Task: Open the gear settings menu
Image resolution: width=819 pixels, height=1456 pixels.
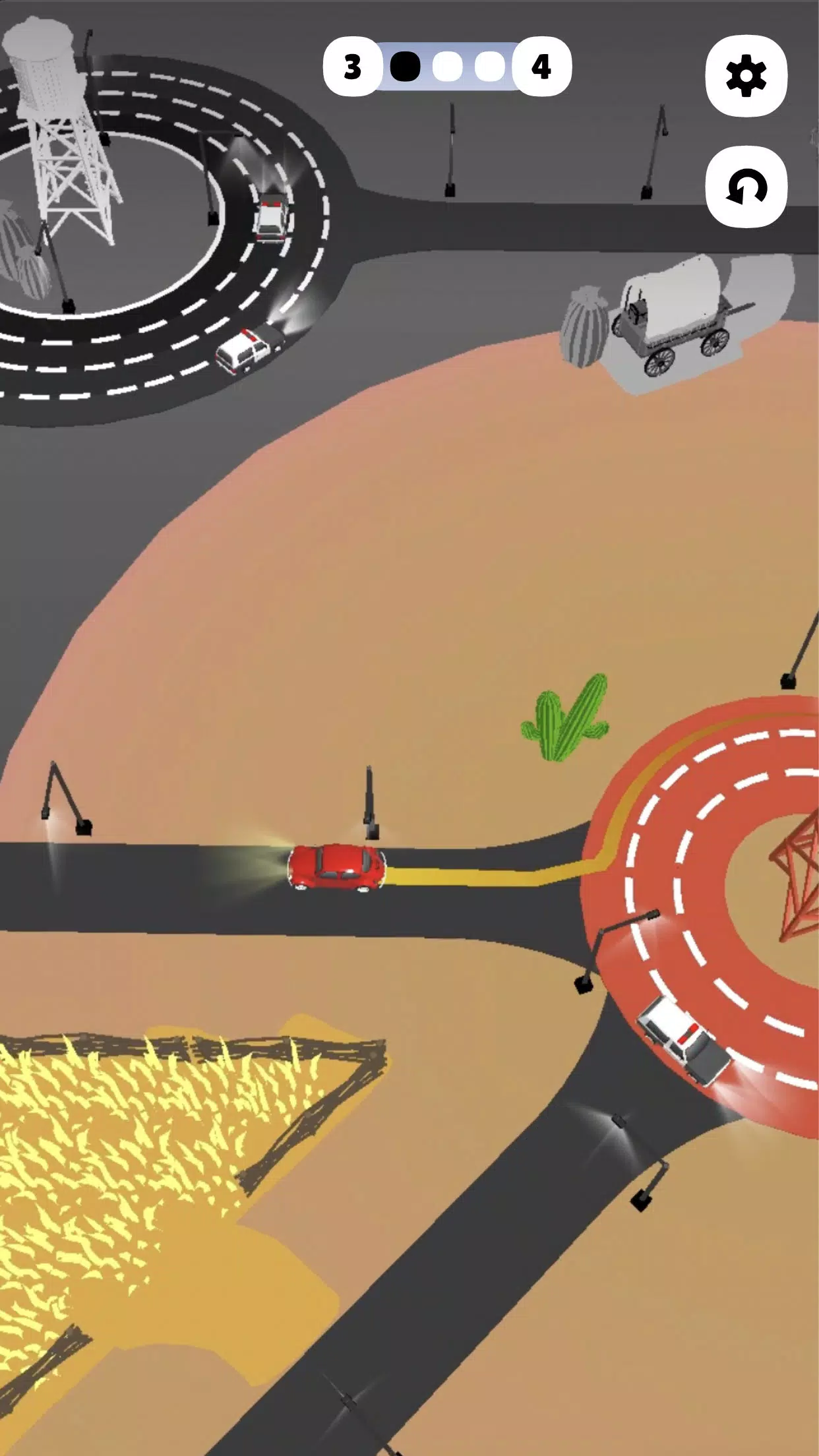Action: pyautogui.click(x=746, y=76)
